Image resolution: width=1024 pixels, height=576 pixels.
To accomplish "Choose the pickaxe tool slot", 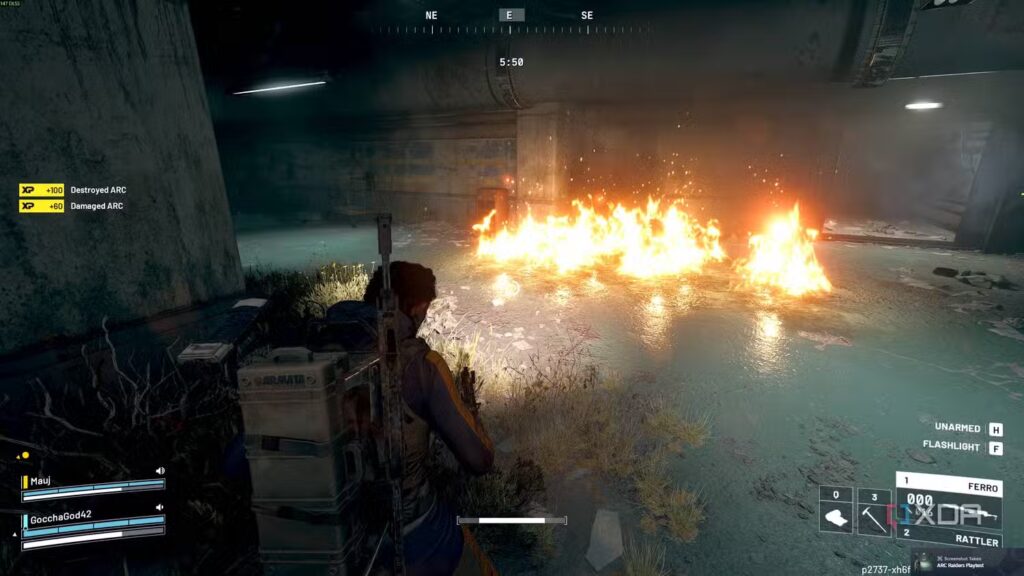I will point(875,509).
